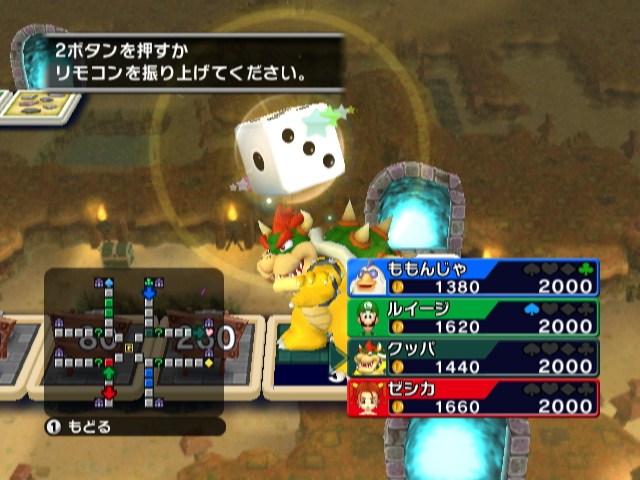Choose the クッパ player row
Screen dimensions: 640x480
pyautogui.click(x=474, y=358)
